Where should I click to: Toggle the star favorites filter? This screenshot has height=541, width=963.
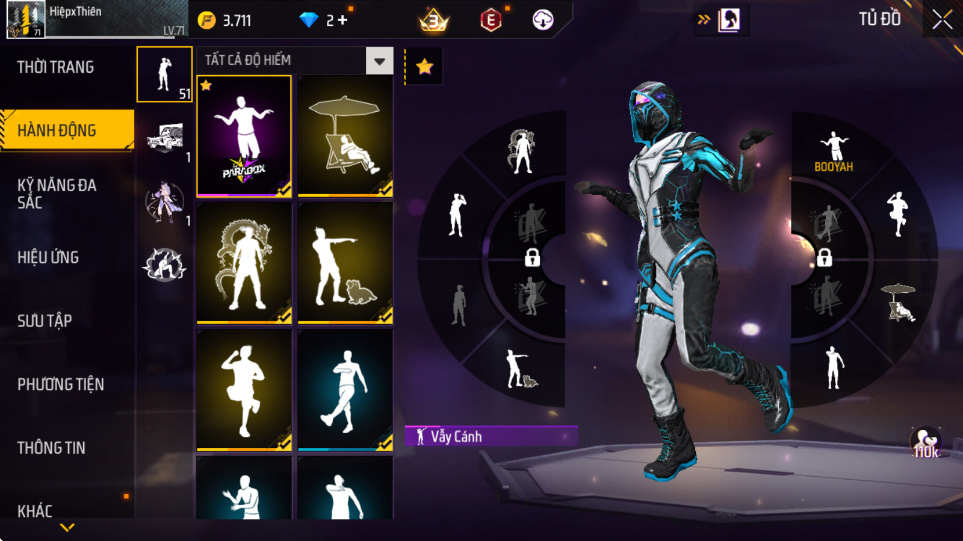click(424, 67)
